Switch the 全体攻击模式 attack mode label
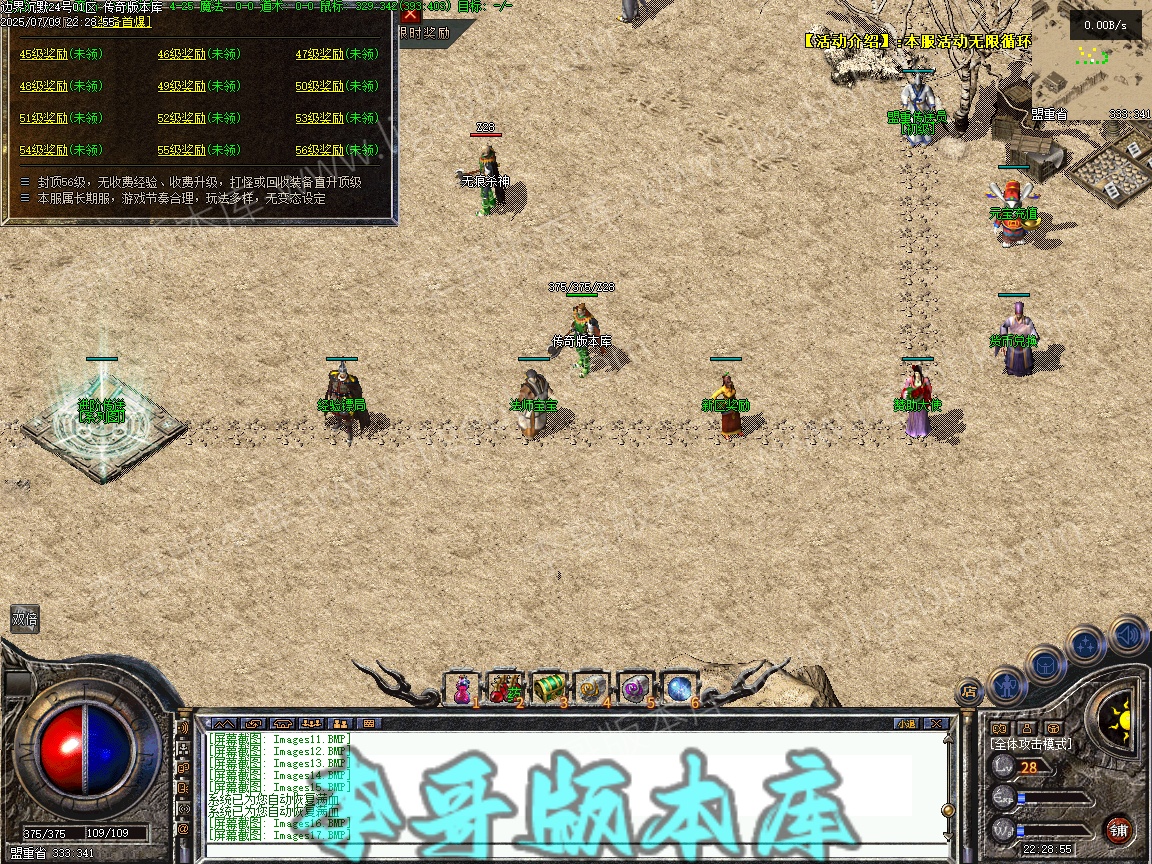 (x=1030, y=744)
